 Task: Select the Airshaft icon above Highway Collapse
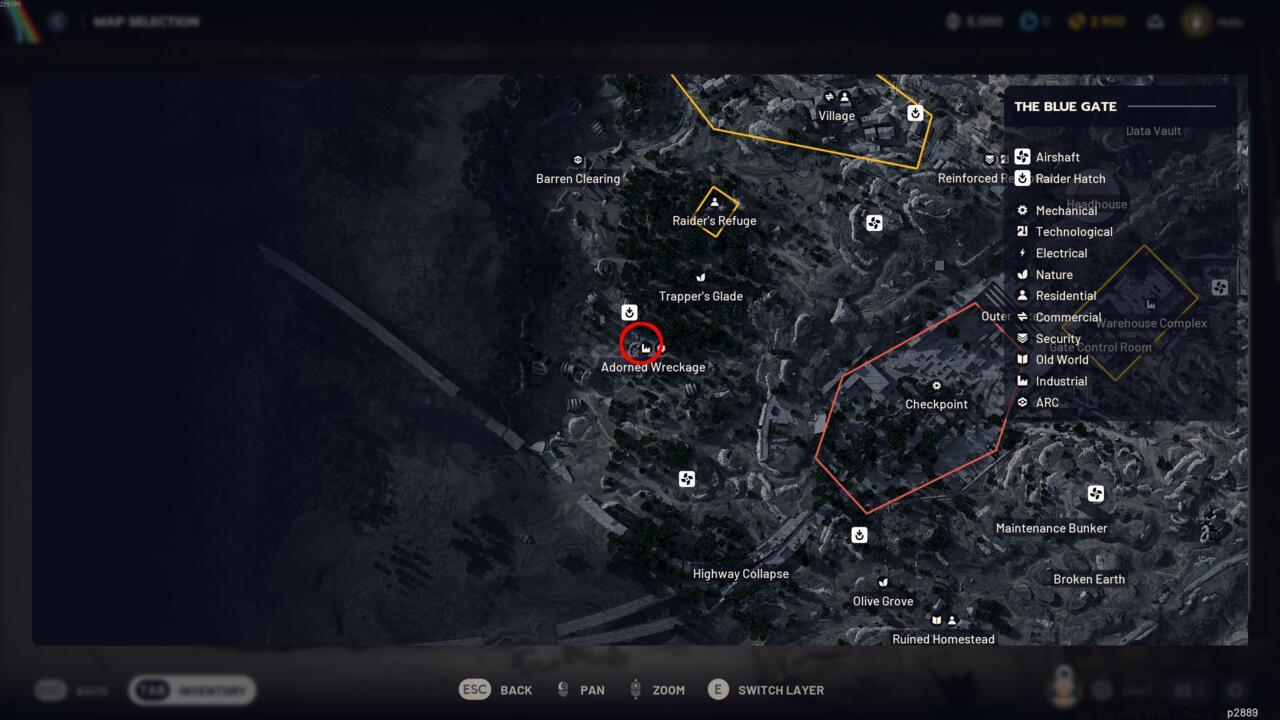point(686,478)
